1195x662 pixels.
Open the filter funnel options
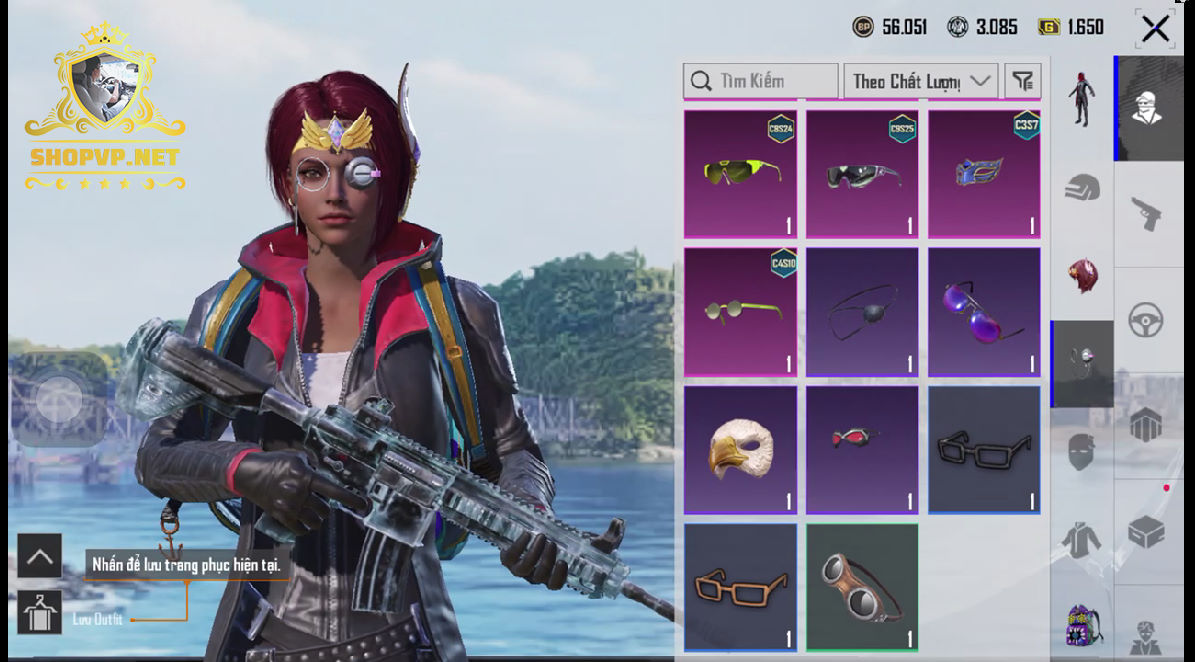pyautogui.click(x=1022, y=81)
